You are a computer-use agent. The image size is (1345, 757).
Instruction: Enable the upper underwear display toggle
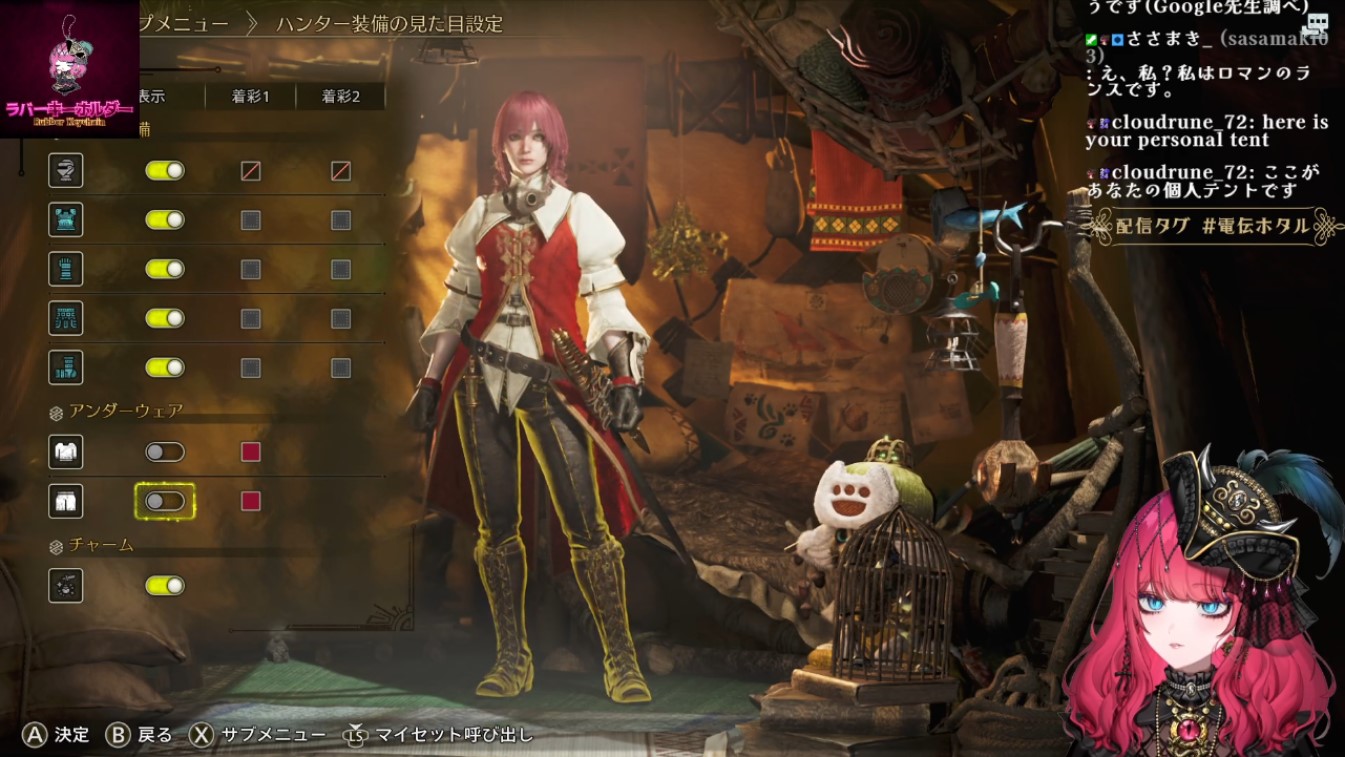point(165,452)
